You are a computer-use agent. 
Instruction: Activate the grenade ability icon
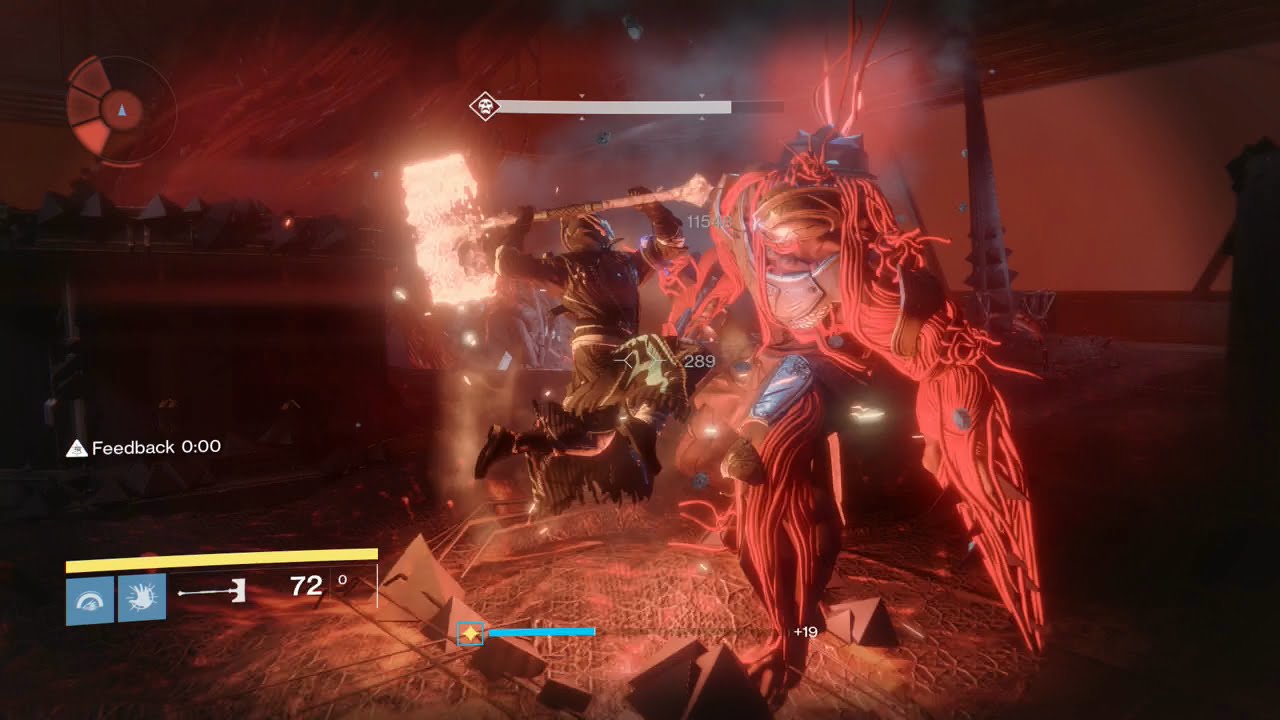click(89, 600)
